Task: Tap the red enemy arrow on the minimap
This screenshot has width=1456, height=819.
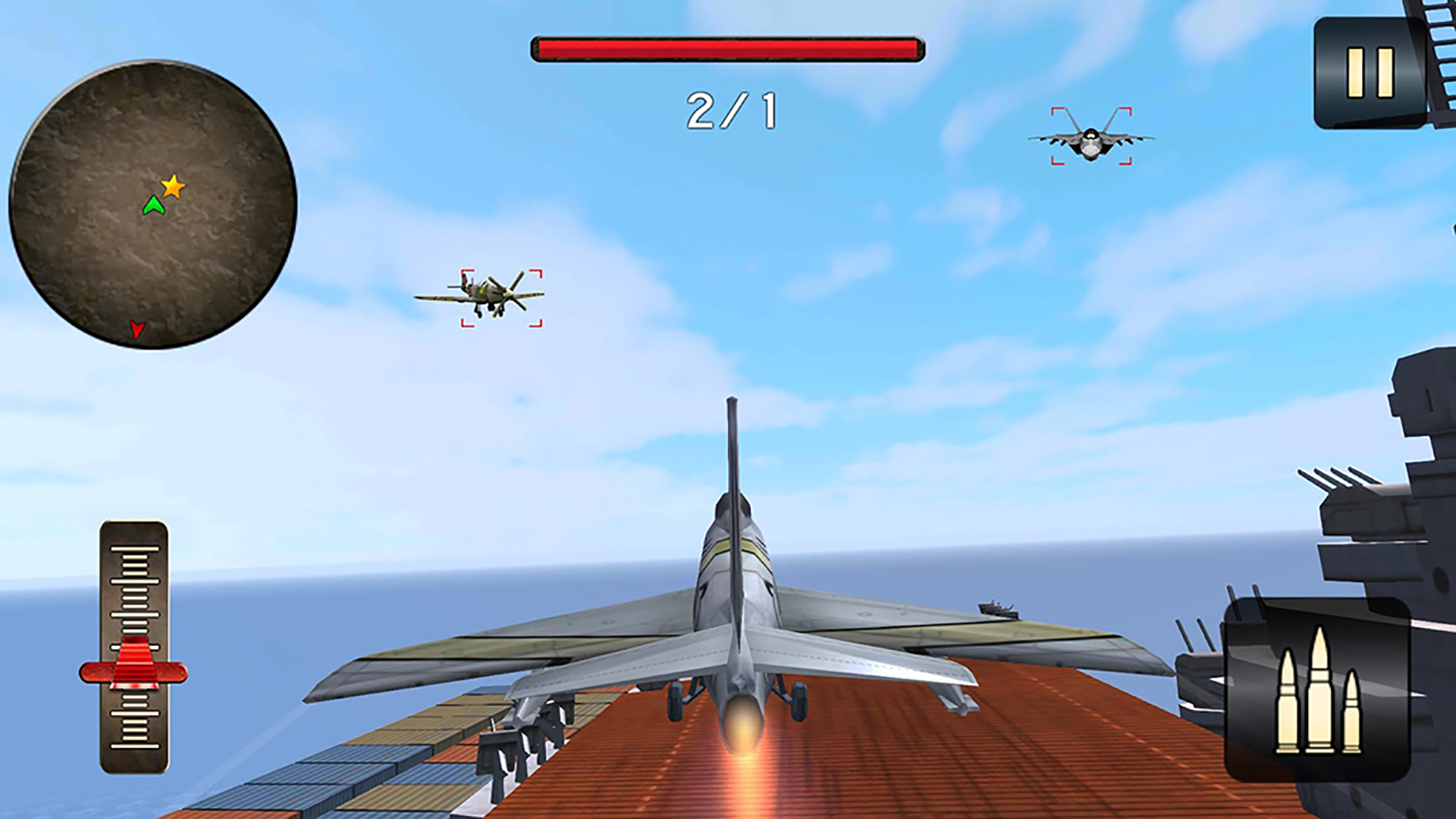Action: coord(136,328)
